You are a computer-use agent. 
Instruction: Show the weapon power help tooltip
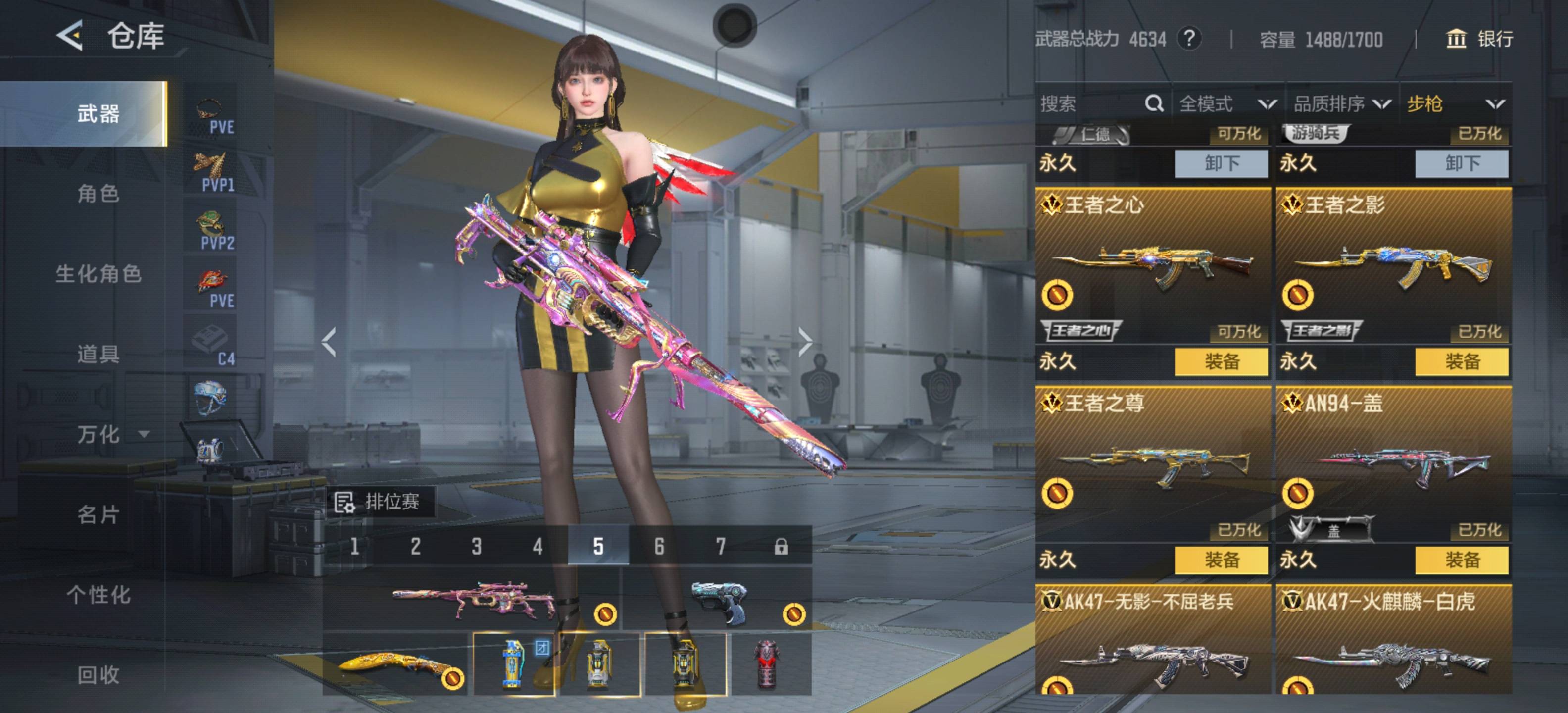pos(1189,39)
